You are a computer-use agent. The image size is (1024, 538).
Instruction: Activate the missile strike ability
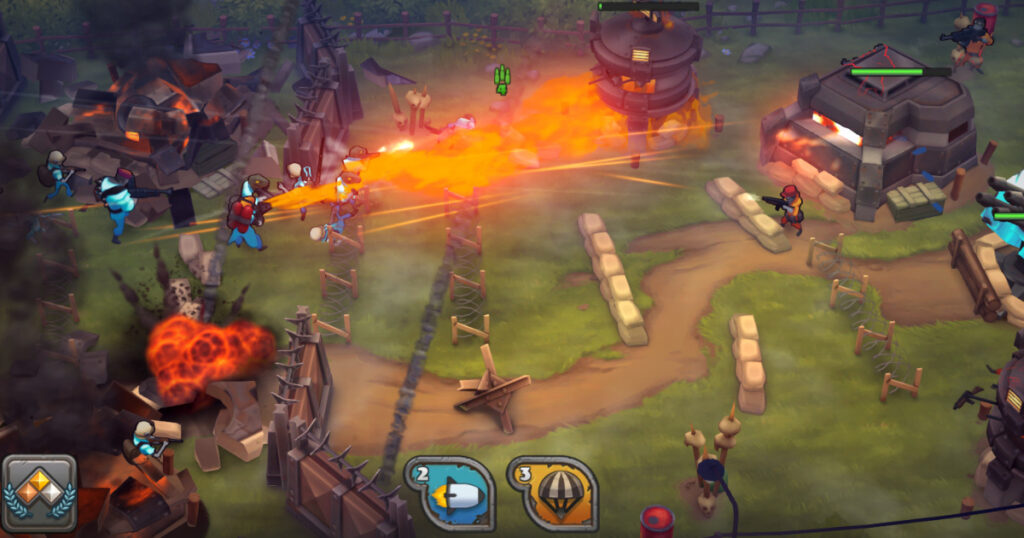point(451,493)
